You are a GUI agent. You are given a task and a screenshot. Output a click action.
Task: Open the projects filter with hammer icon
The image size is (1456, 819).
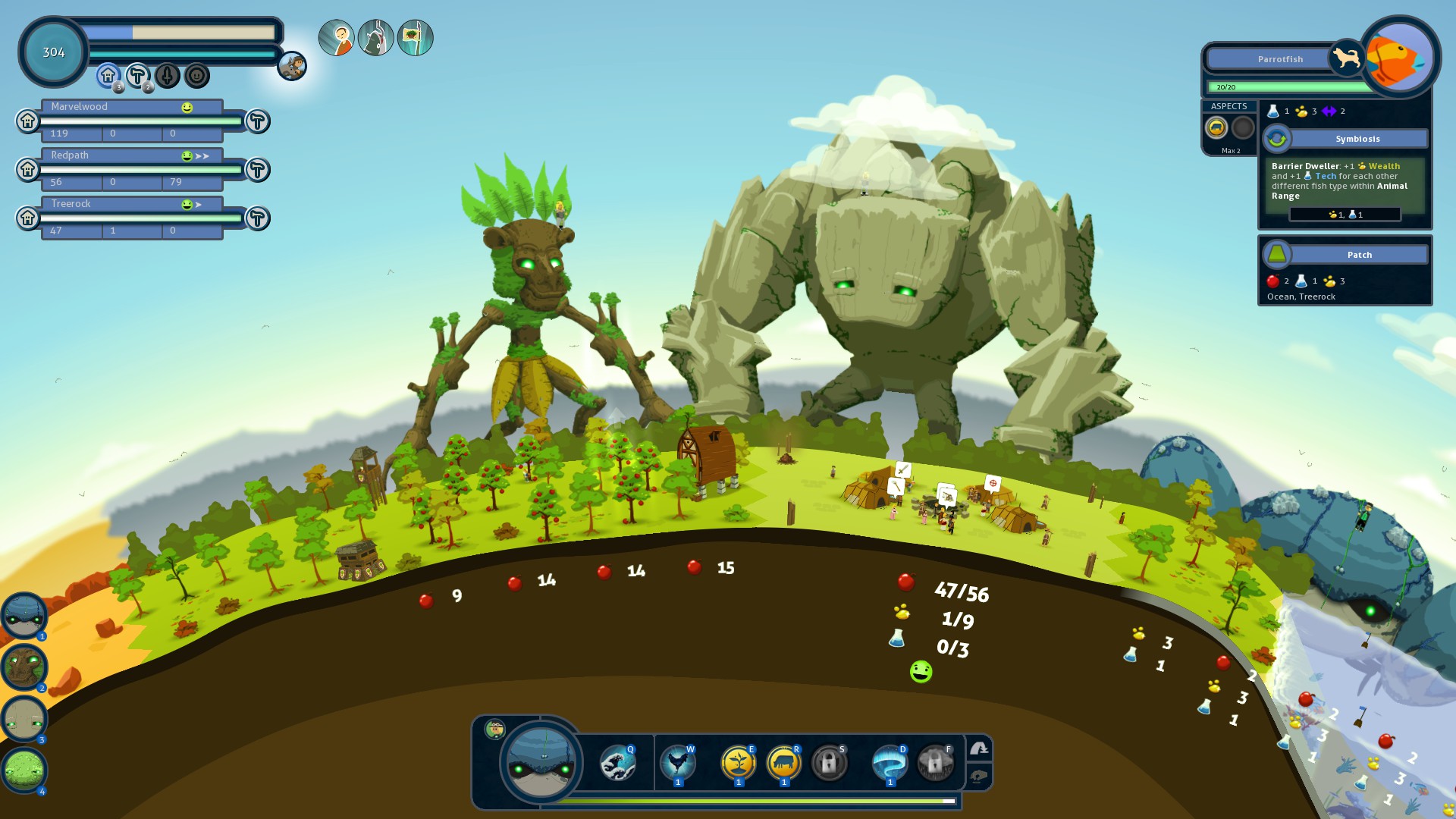point(137,75)
